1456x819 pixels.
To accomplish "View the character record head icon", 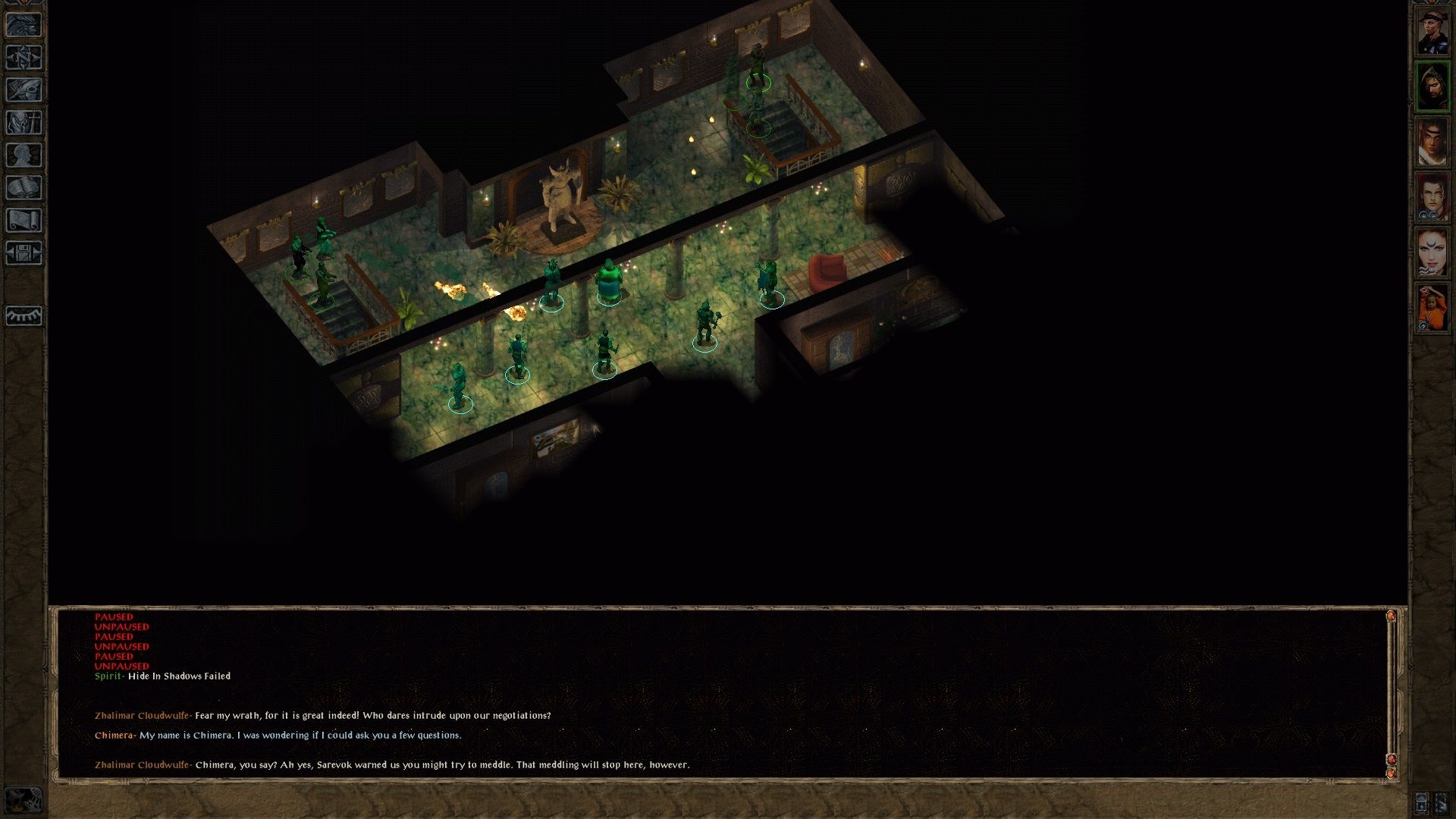I will pyautogui.click(x=25, y=154).
